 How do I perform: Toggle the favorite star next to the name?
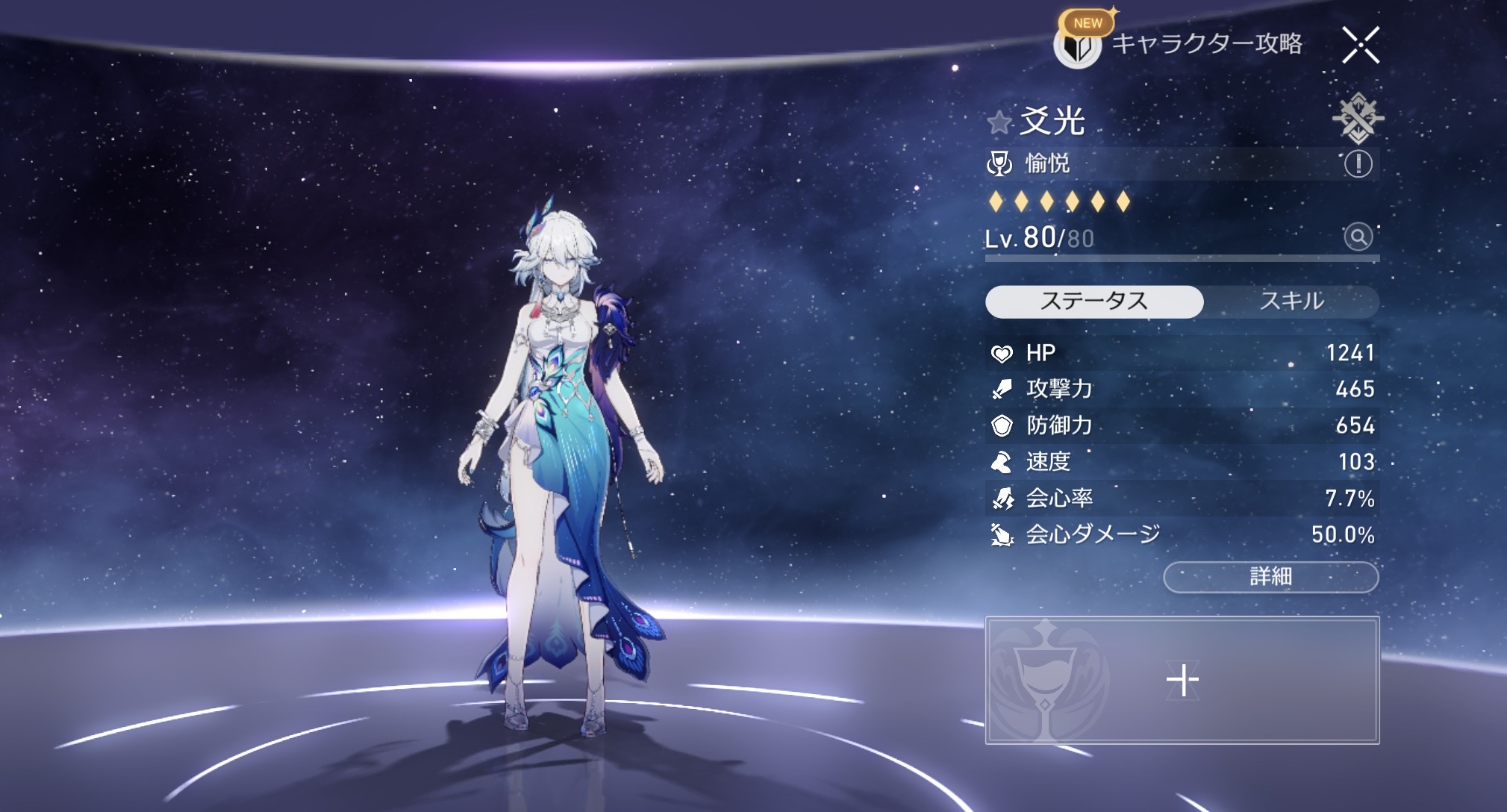click(999, 122)
